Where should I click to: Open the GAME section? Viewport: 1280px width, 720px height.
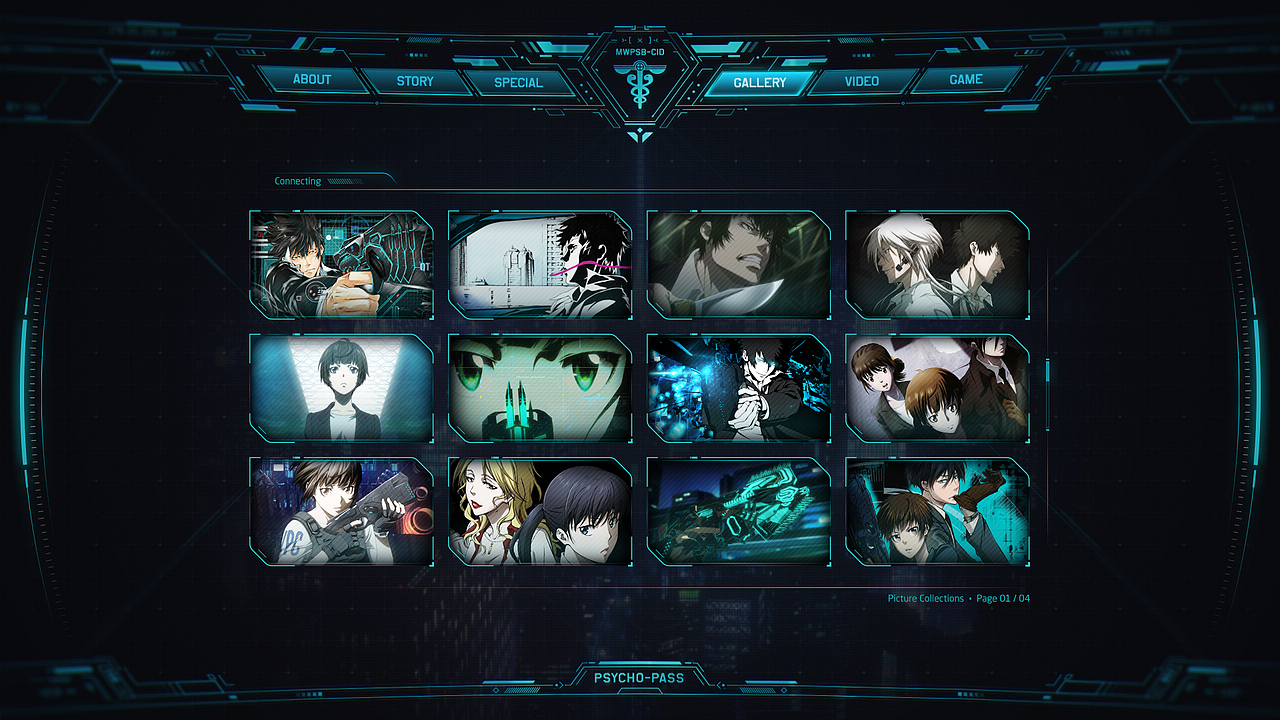point(962,78)
